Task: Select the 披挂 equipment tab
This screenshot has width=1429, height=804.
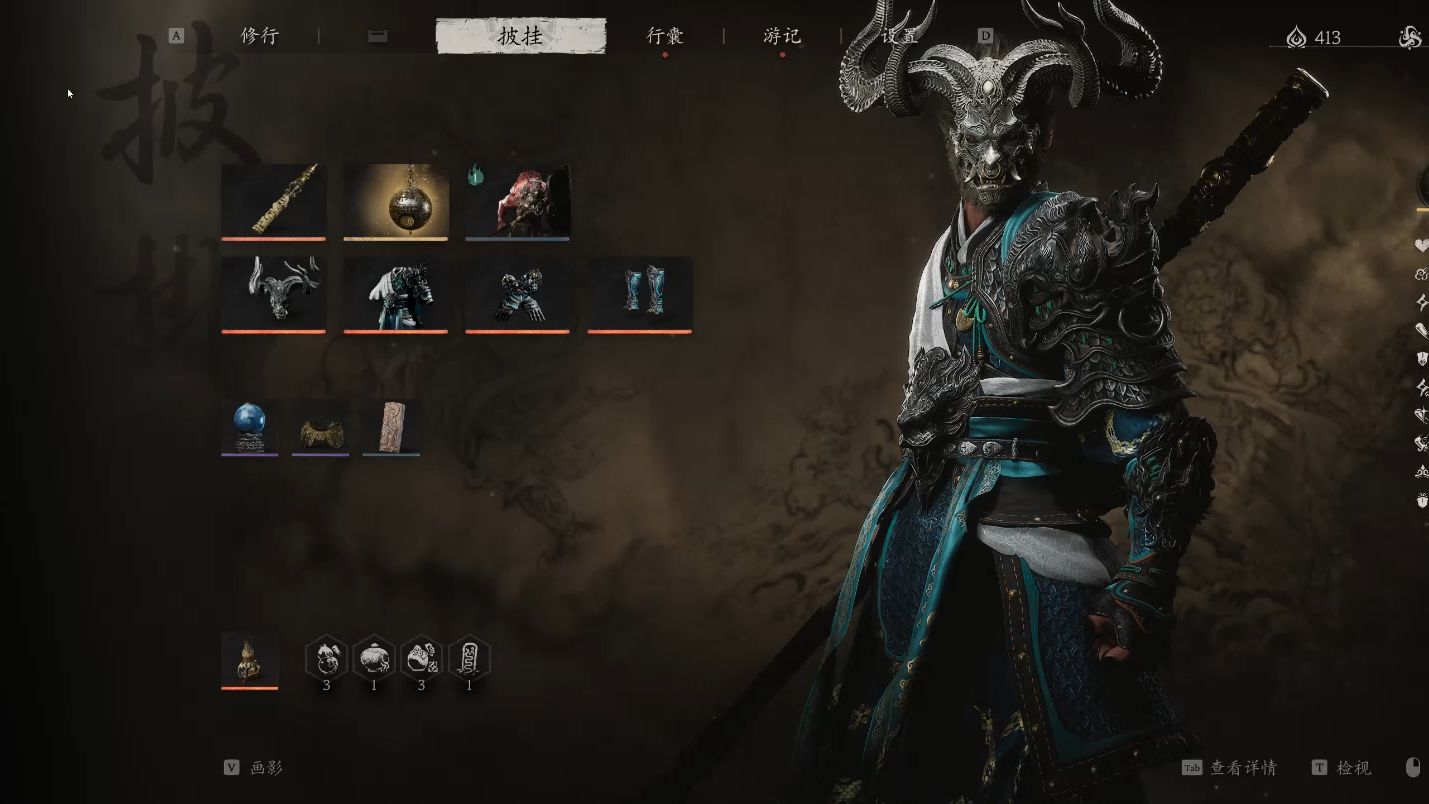Action: [x=521, y=36]
